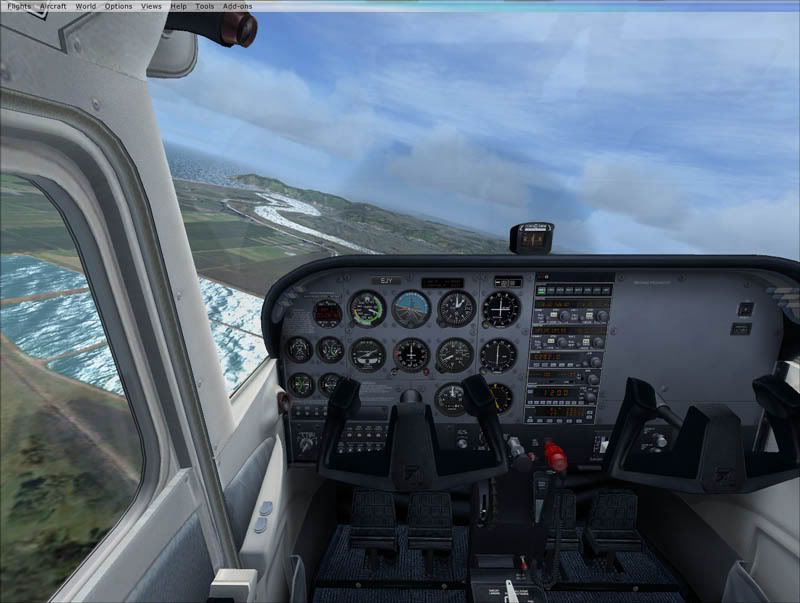Screen dimensions: 800x603
Task: Open the Help menu
Action: point(178,6)
